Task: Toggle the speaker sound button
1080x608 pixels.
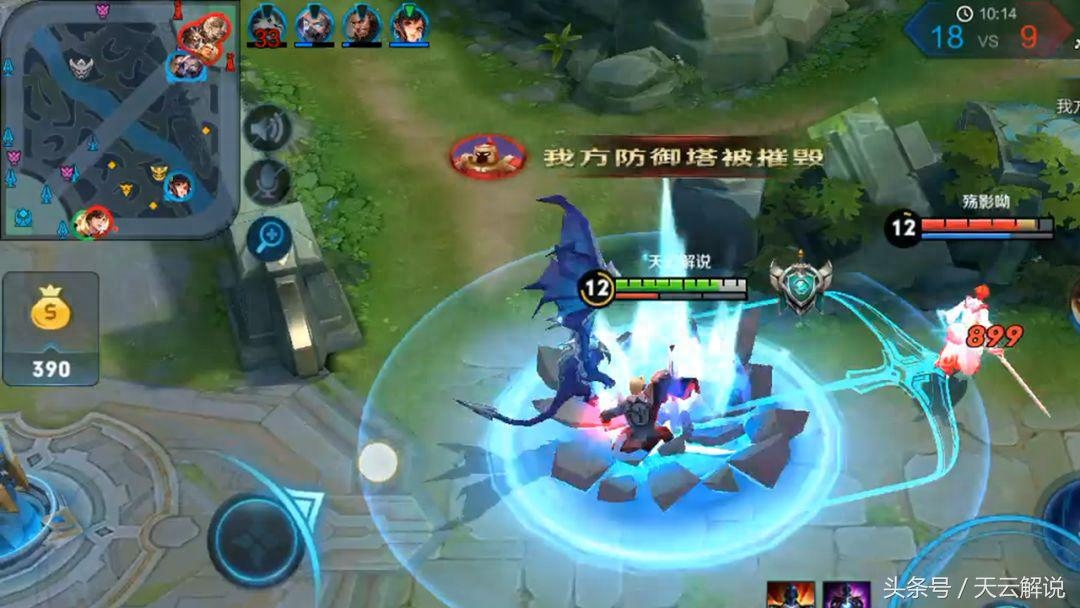Action: (x=267, y=129)
